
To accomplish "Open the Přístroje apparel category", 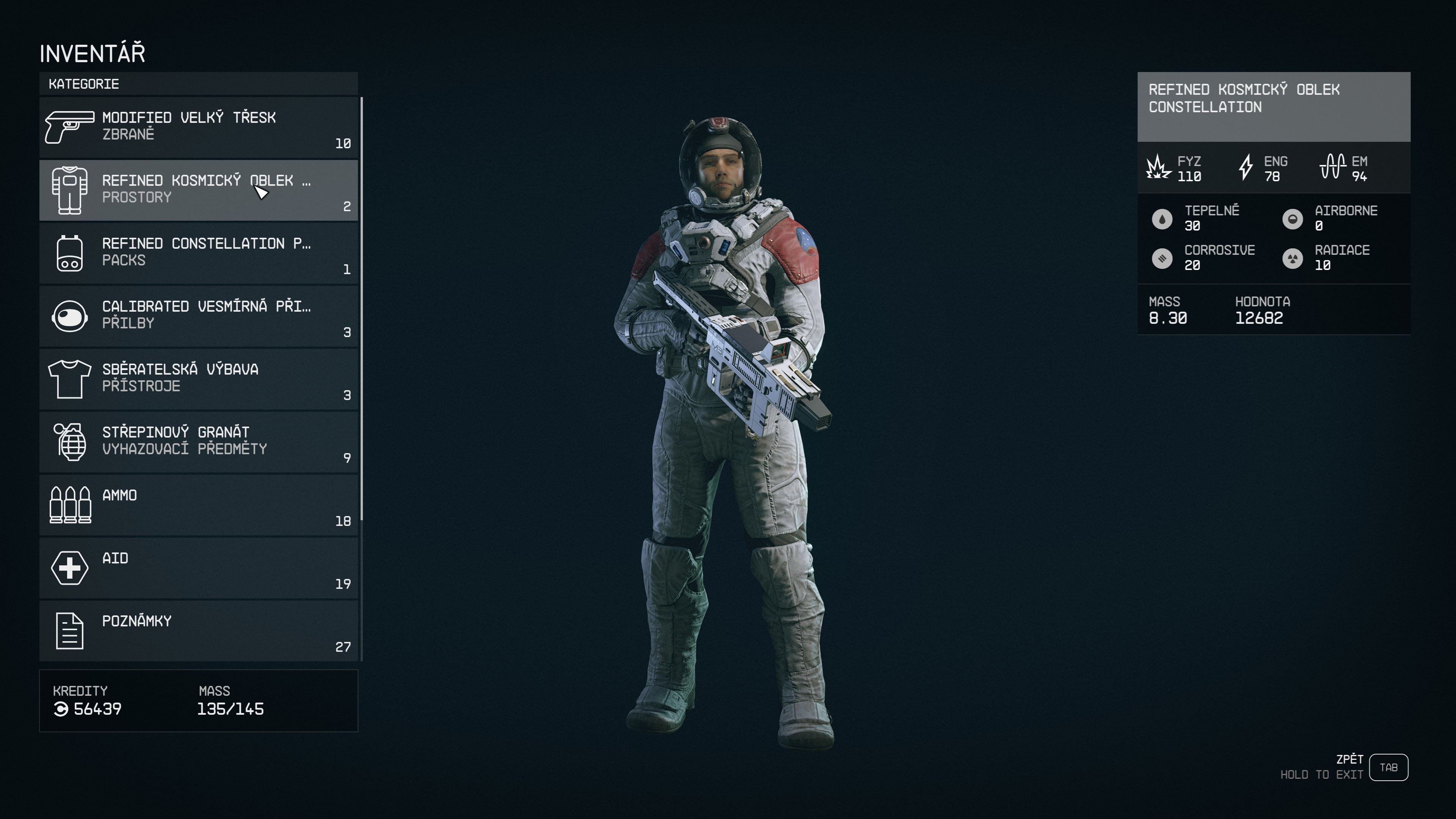I will [198, 379].
